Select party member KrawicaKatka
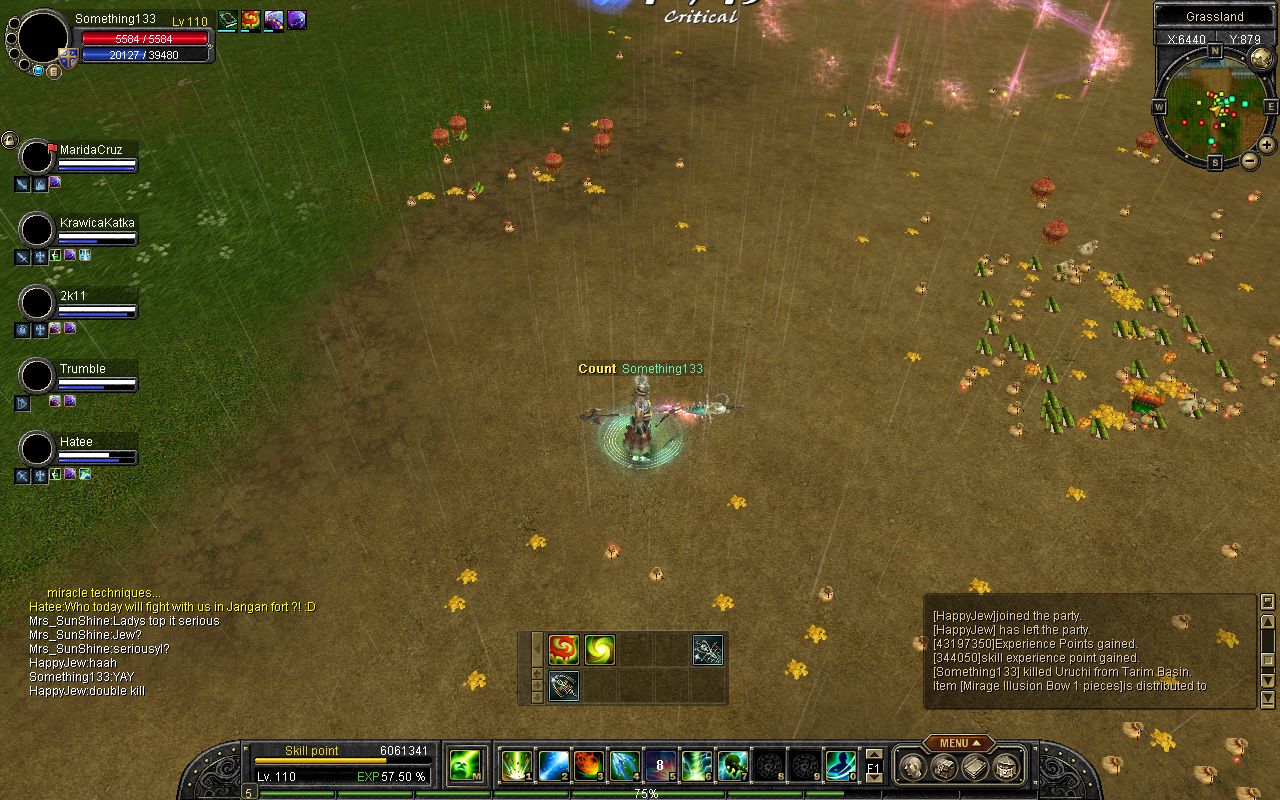Image resolution: width=1280 pixels, height=800 pixels. pos(96,223)
